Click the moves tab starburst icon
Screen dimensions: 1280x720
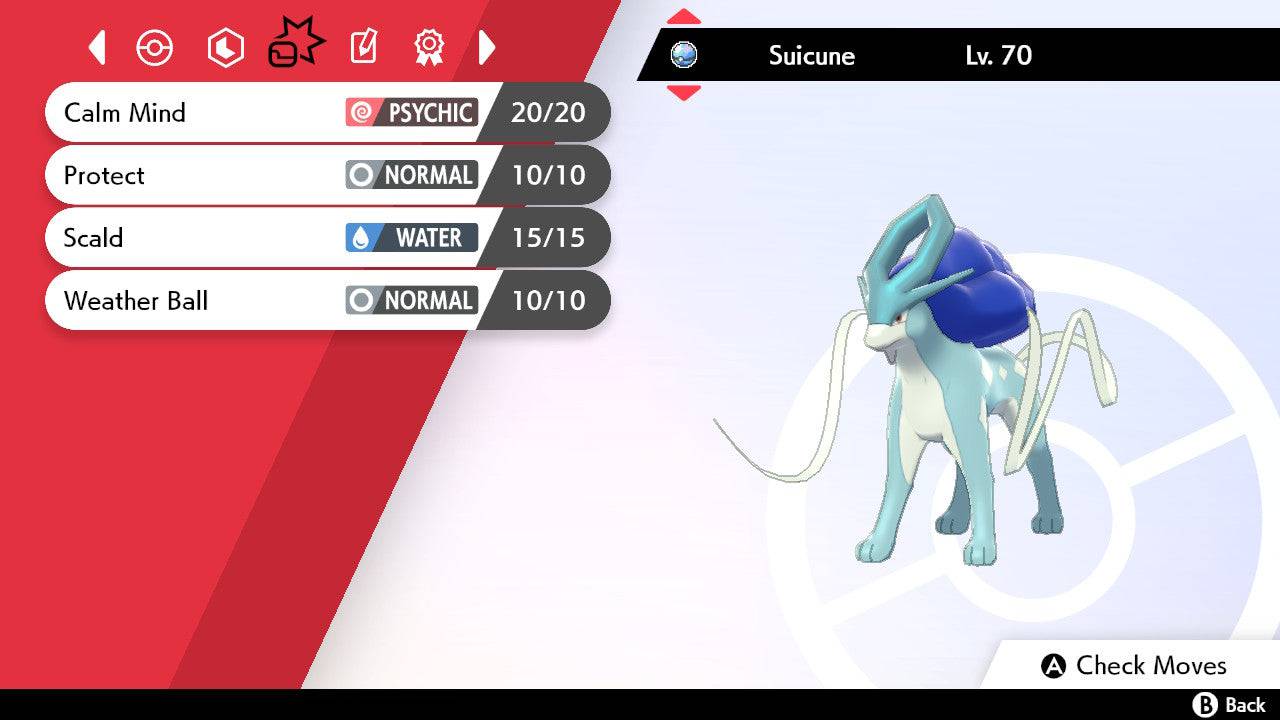point(294,44)
